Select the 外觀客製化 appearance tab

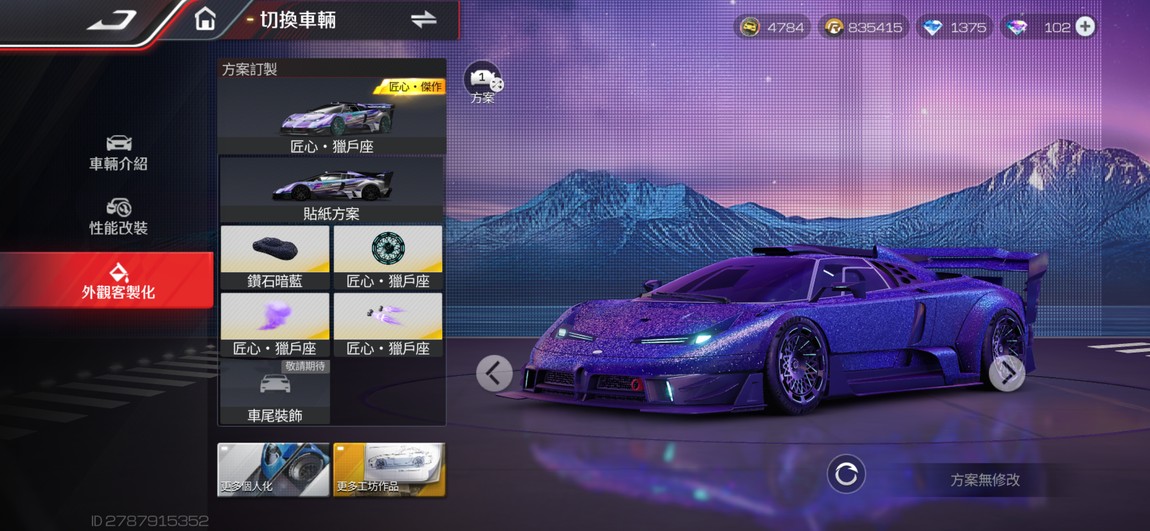(x=118, y=281)
